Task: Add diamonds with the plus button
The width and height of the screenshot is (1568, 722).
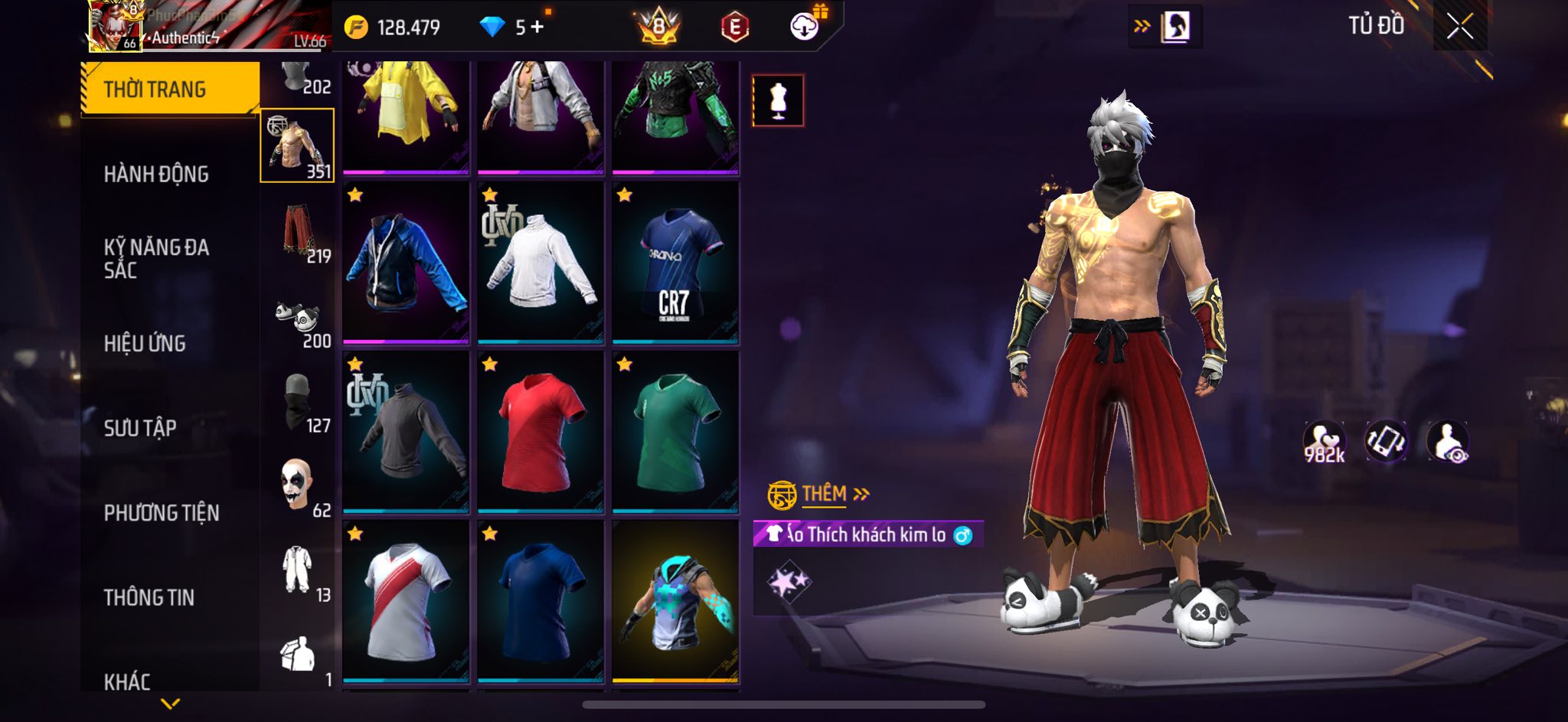Action: 537,28
